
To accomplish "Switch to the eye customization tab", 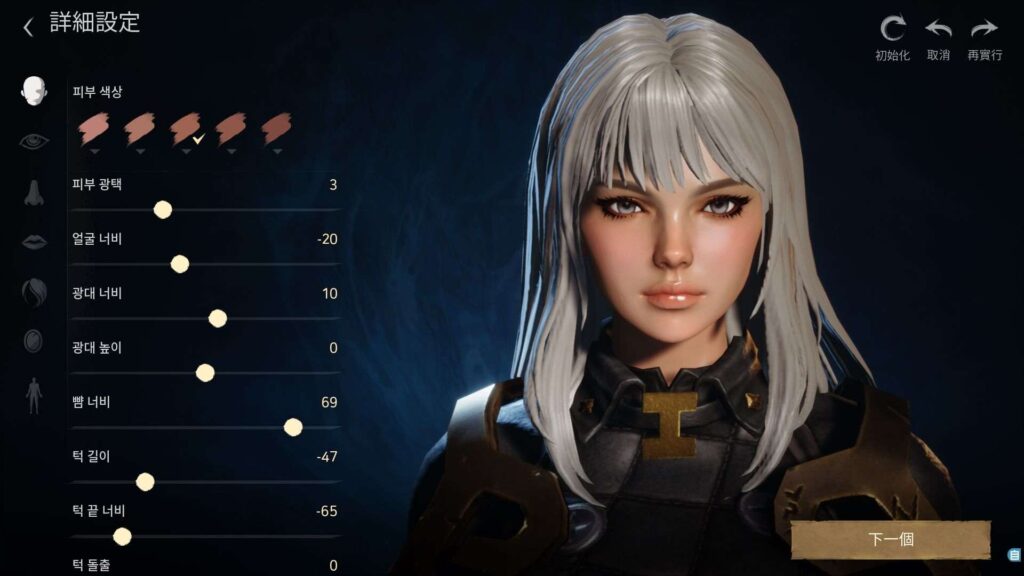I will point(34,141).
